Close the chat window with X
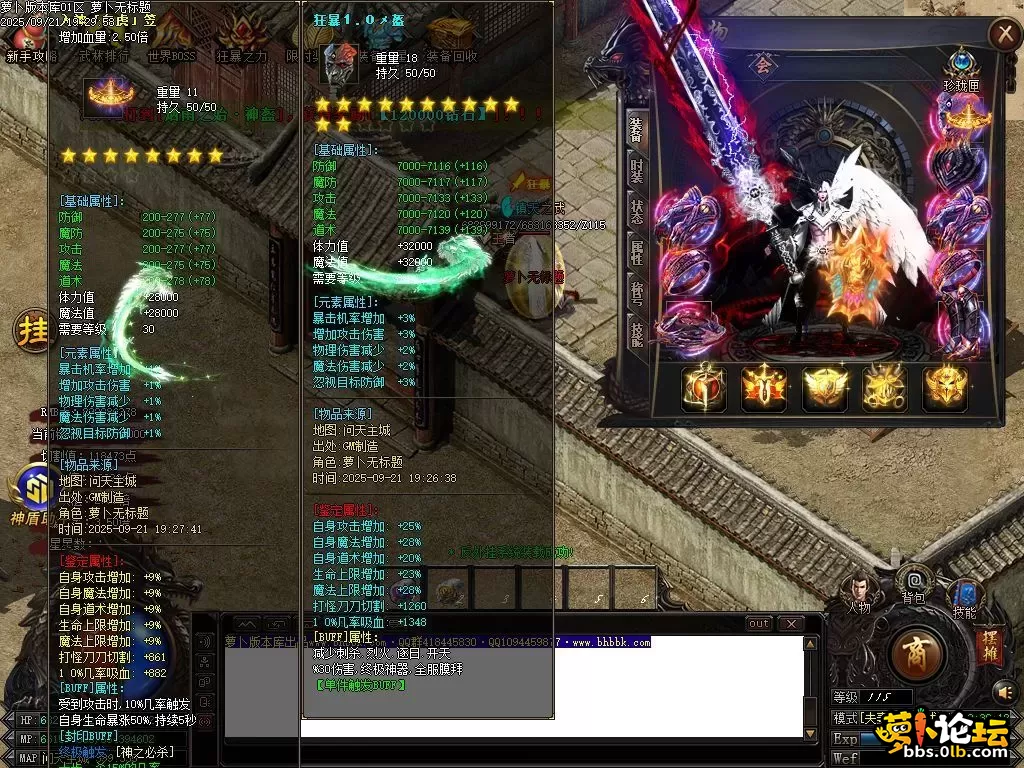 pyautogui.click(x=790, y=624)
